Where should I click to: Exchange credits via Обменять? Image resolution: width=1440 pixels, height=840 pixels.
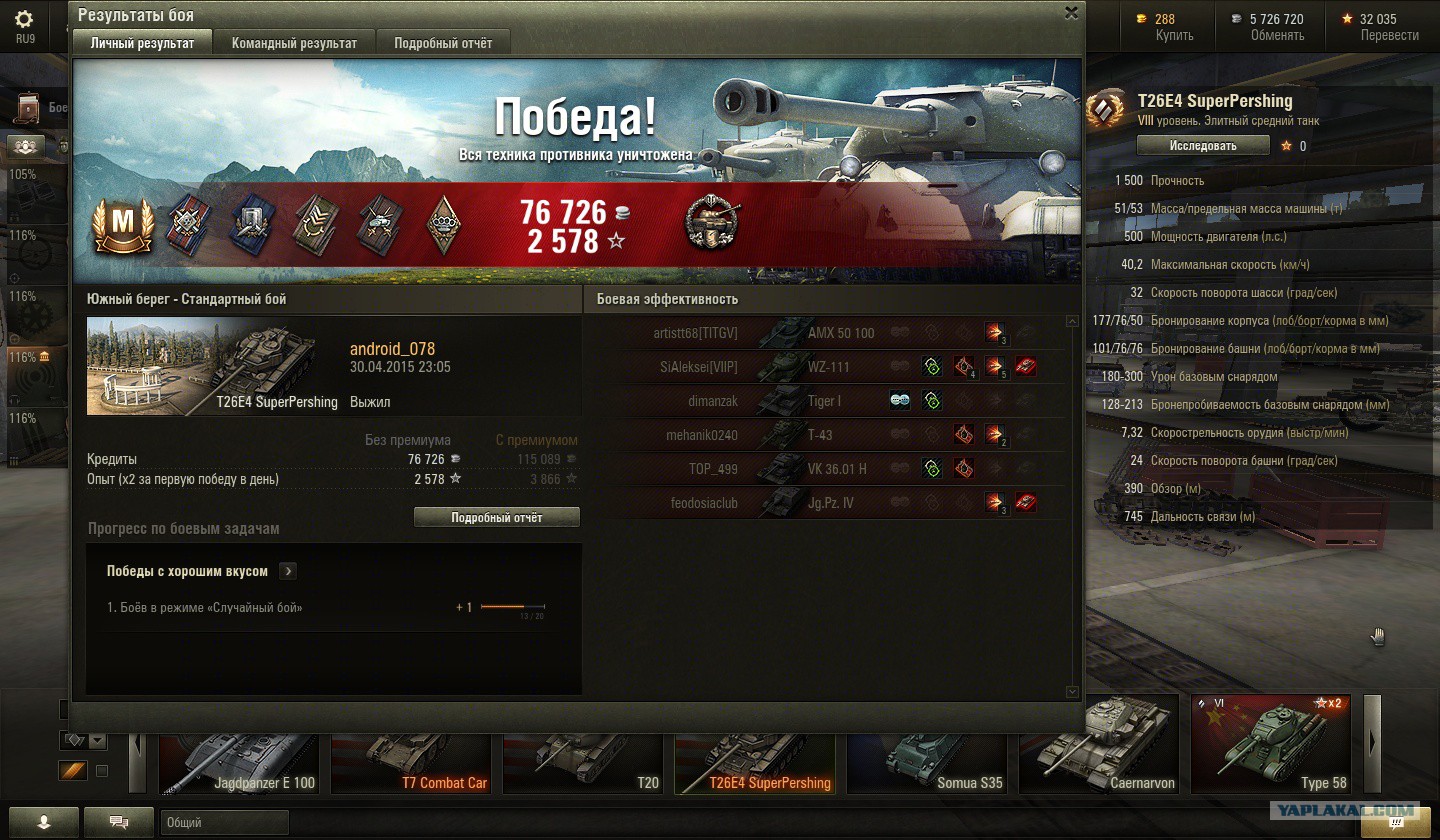tap(1277, 35)
